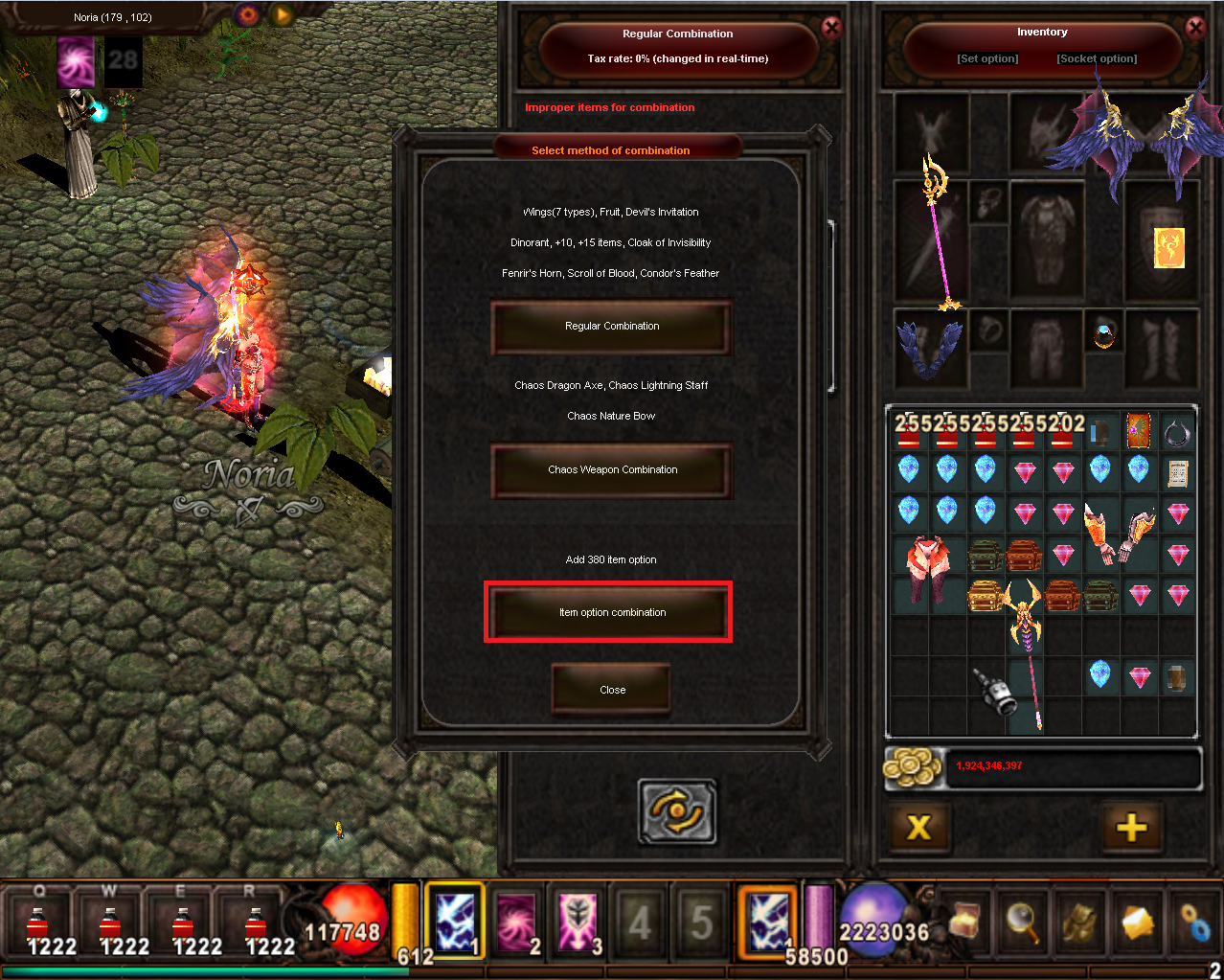The width and height of the screenshot is (1224, 980).
Task: Close the Inventory panel
Action: [1195, 28]
